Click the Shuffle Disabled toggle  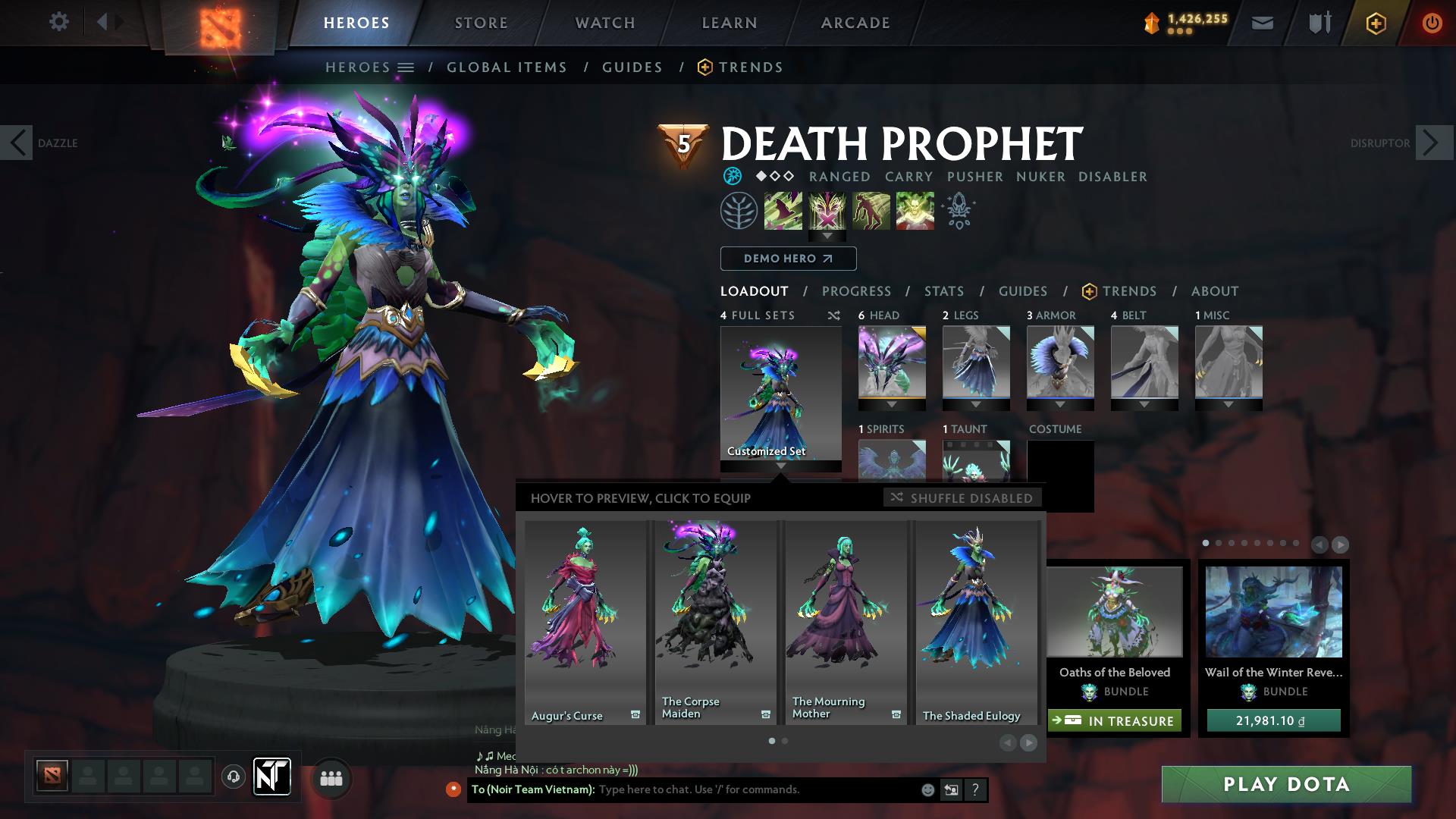[962, 498]
